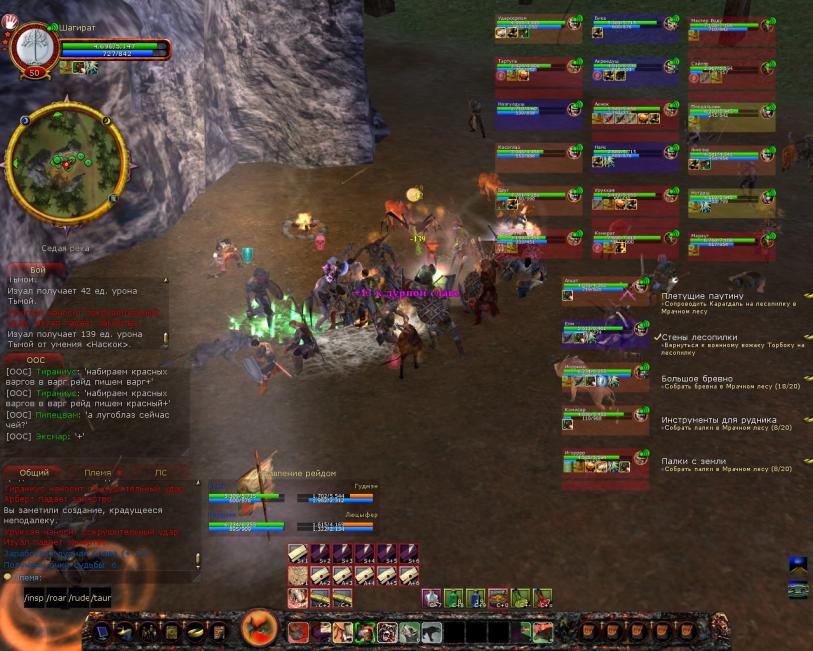Screen dimensions: 813x651
Task: Switch to the Общий chat tab
Action: (x=34, y=472)
